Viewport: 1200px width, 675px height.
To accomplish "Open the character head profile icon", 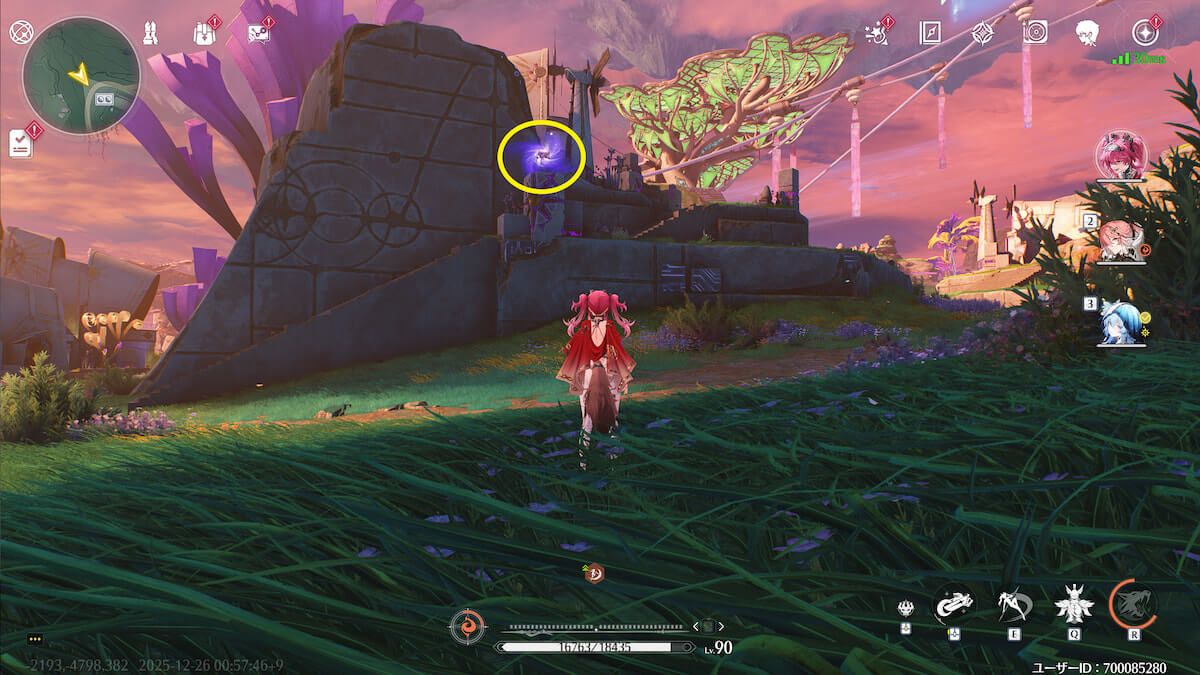I will coord(1087,32).
